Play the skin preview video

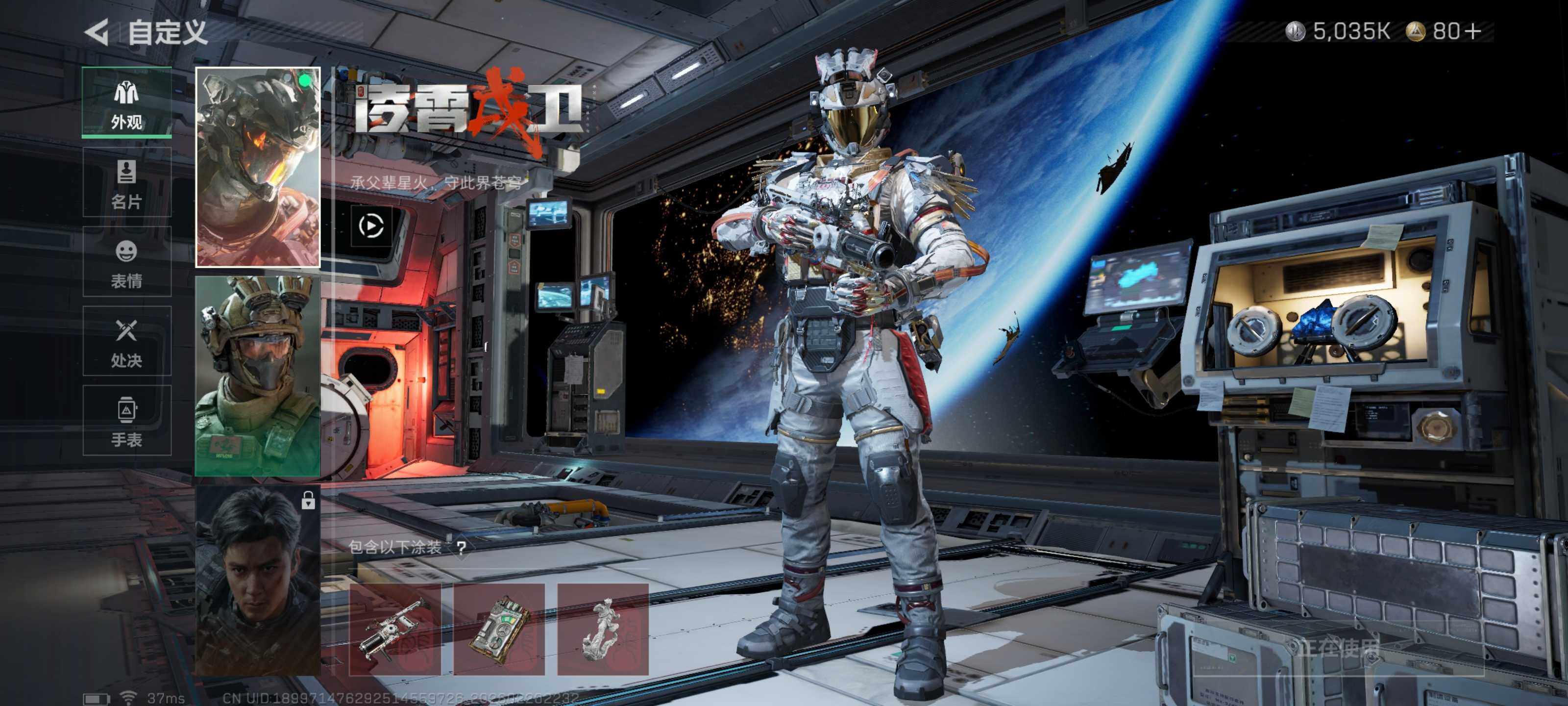[371, 226]
